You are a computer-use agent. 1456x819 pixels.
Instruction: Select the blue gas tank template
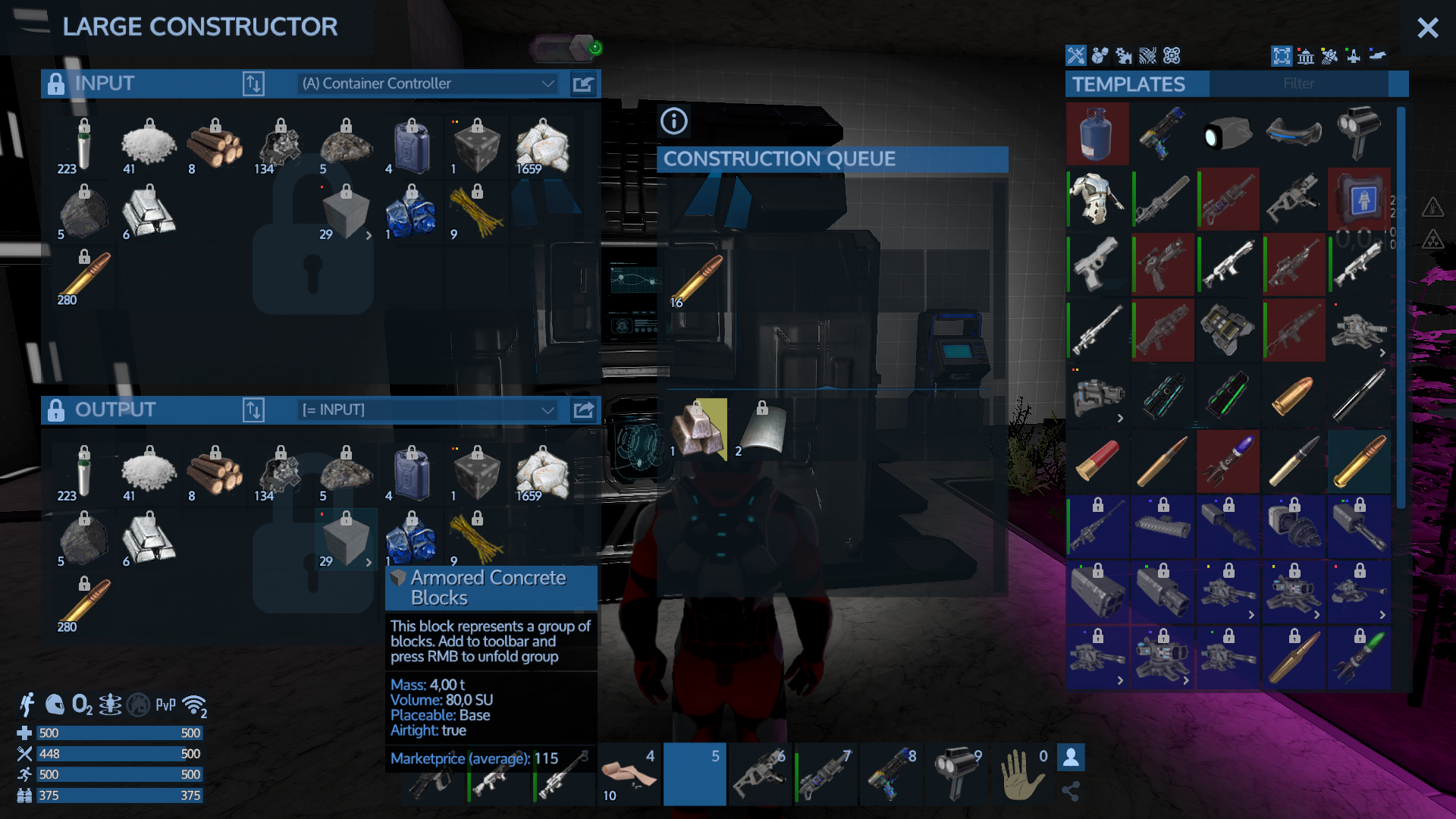tap(1097, 135)
